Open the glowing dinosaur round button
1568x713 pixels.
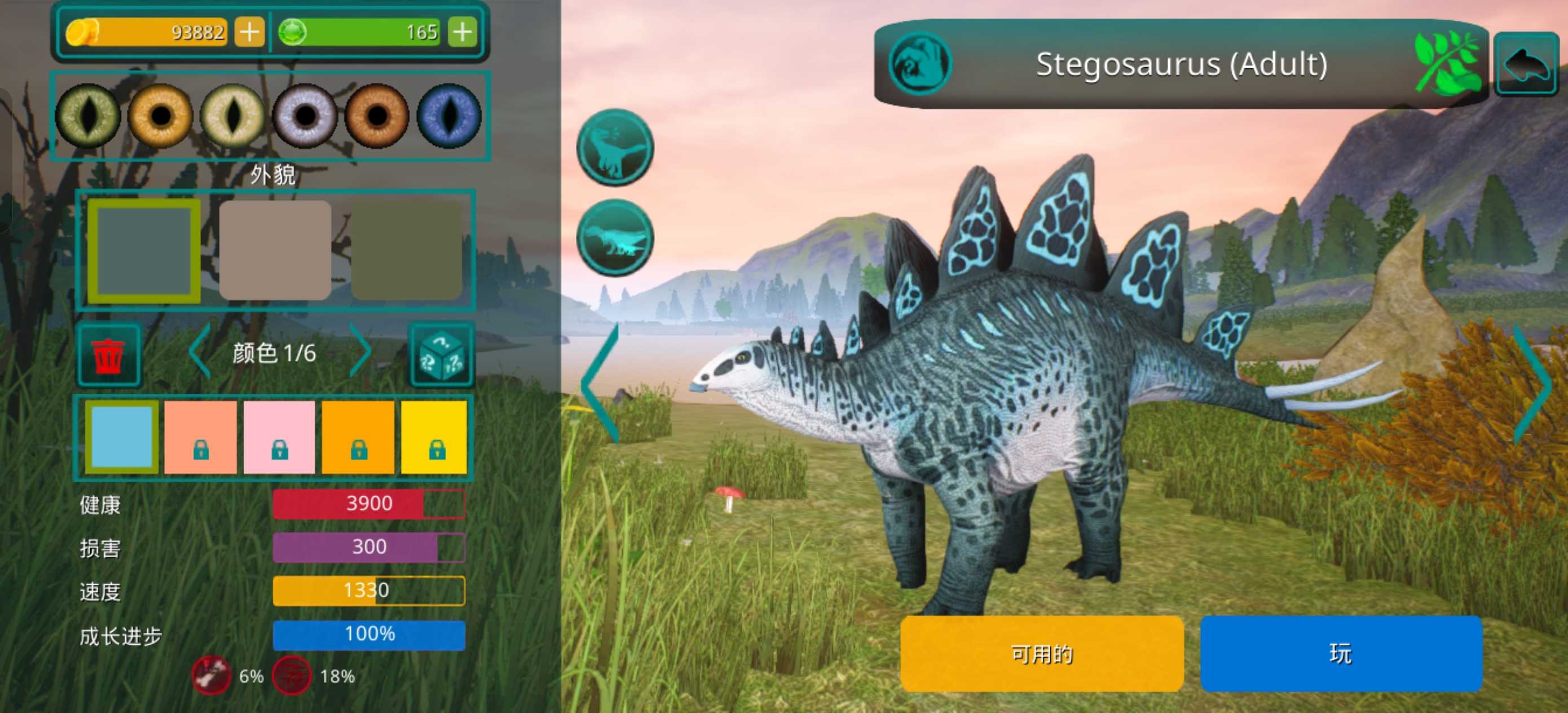(x=615, y=237)
